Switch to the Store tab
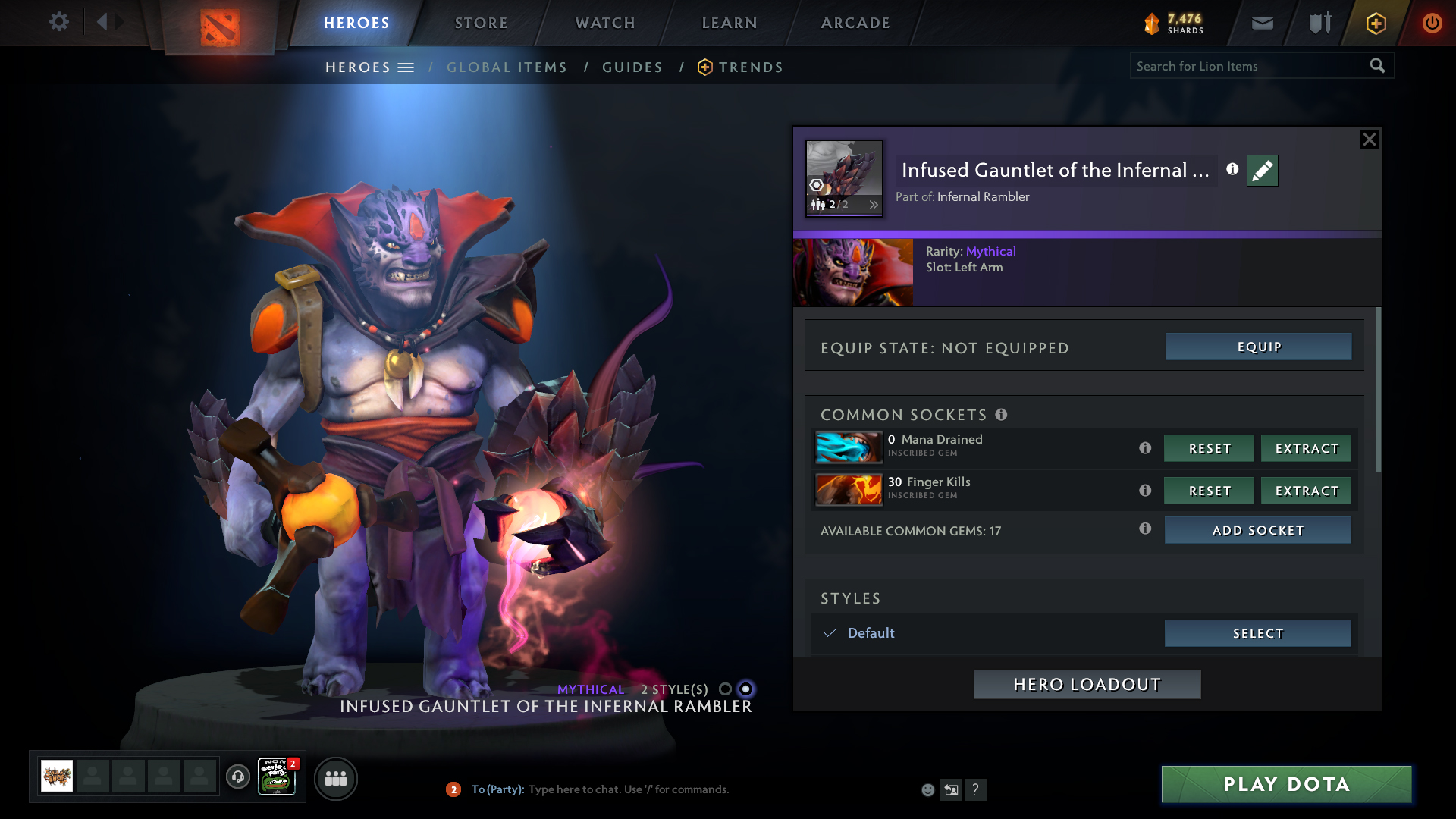 coord(481,23)
